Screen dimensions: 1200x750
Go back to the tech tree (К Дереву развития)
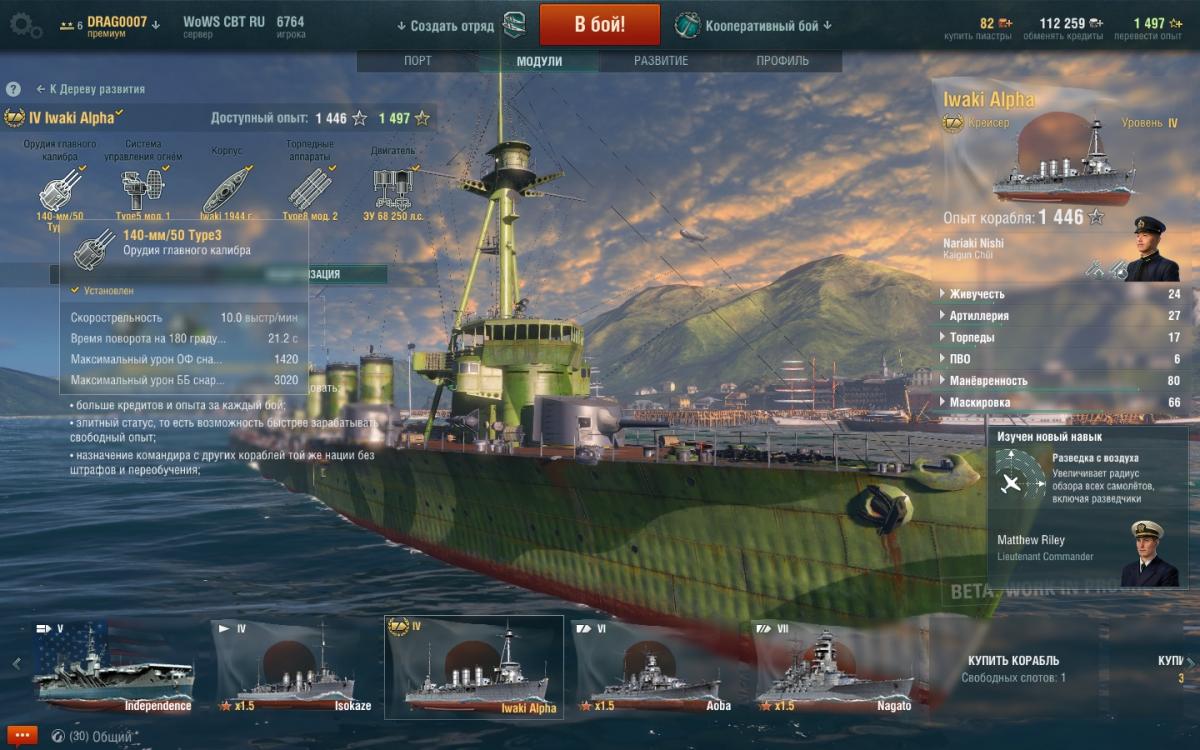(x=90, y=89)
